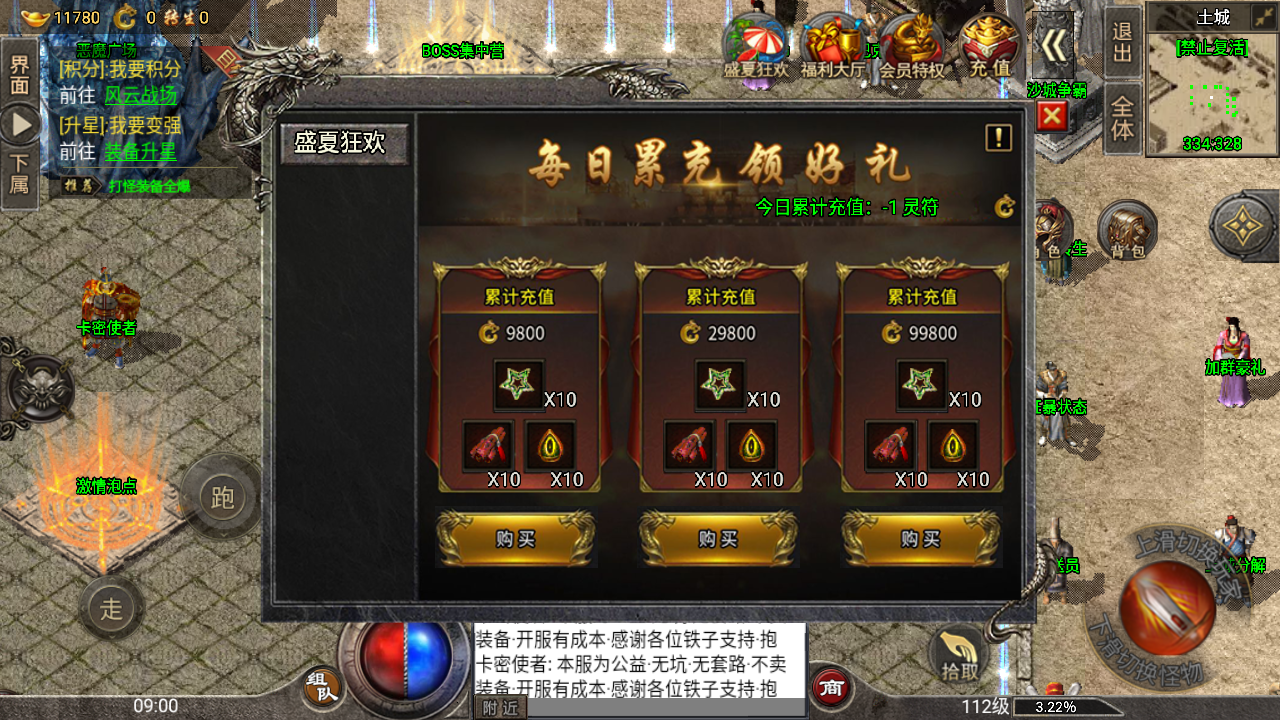
Task: Select the 盛夏狂欢 side tab
Action: [x=340, y=143]
